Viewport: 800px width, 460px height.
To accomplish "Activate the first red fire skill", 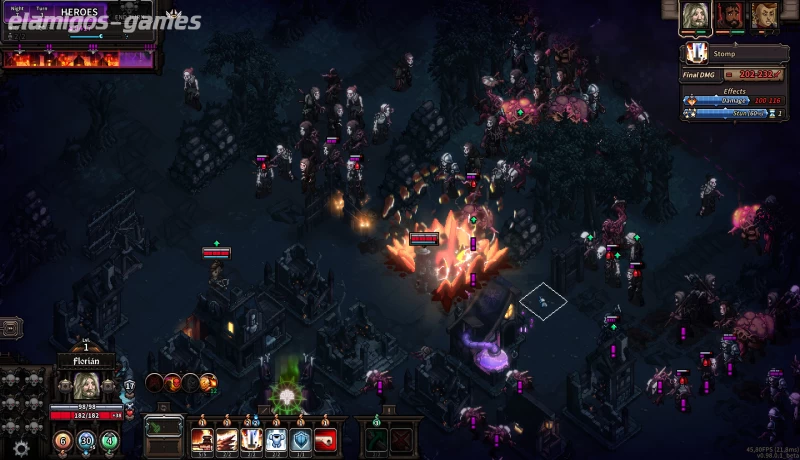I will (x=202, y=437).
